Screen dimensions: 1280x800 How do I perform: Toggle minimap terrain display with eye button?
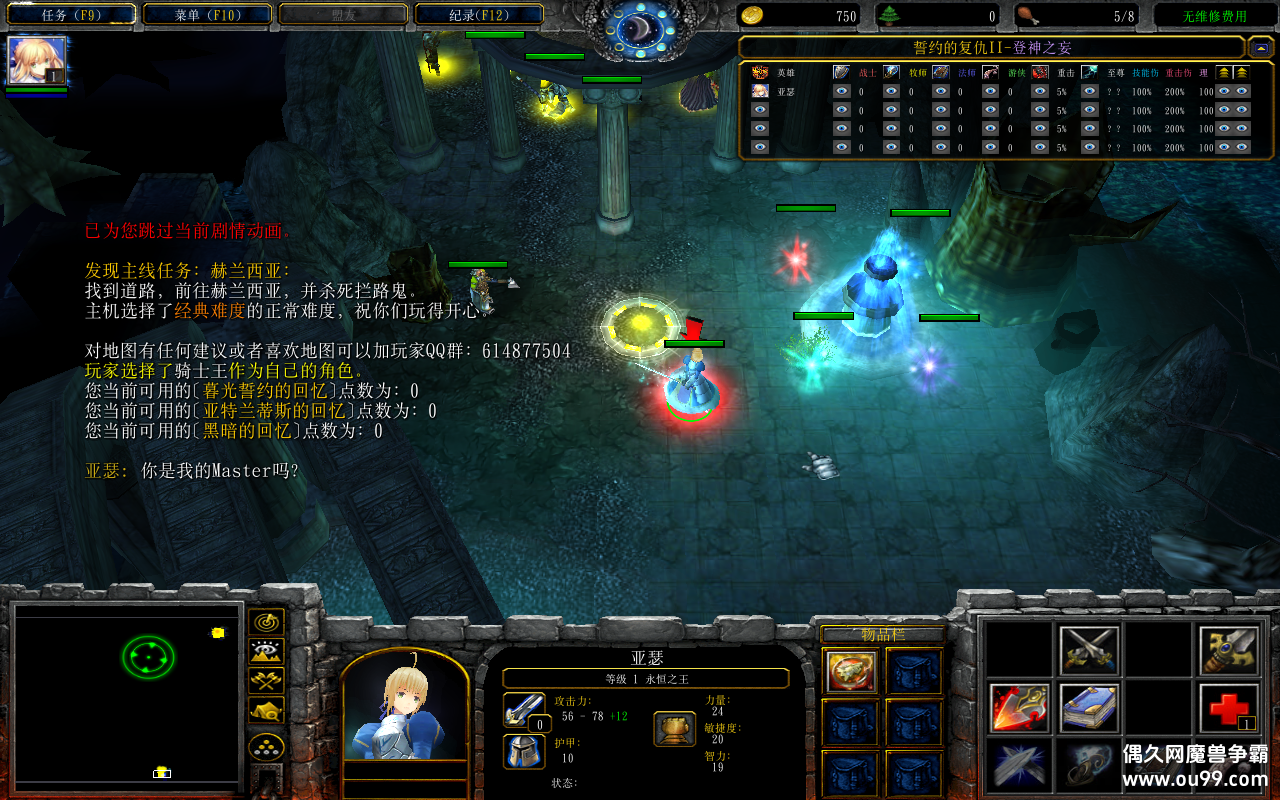click(x=266, y=651)
